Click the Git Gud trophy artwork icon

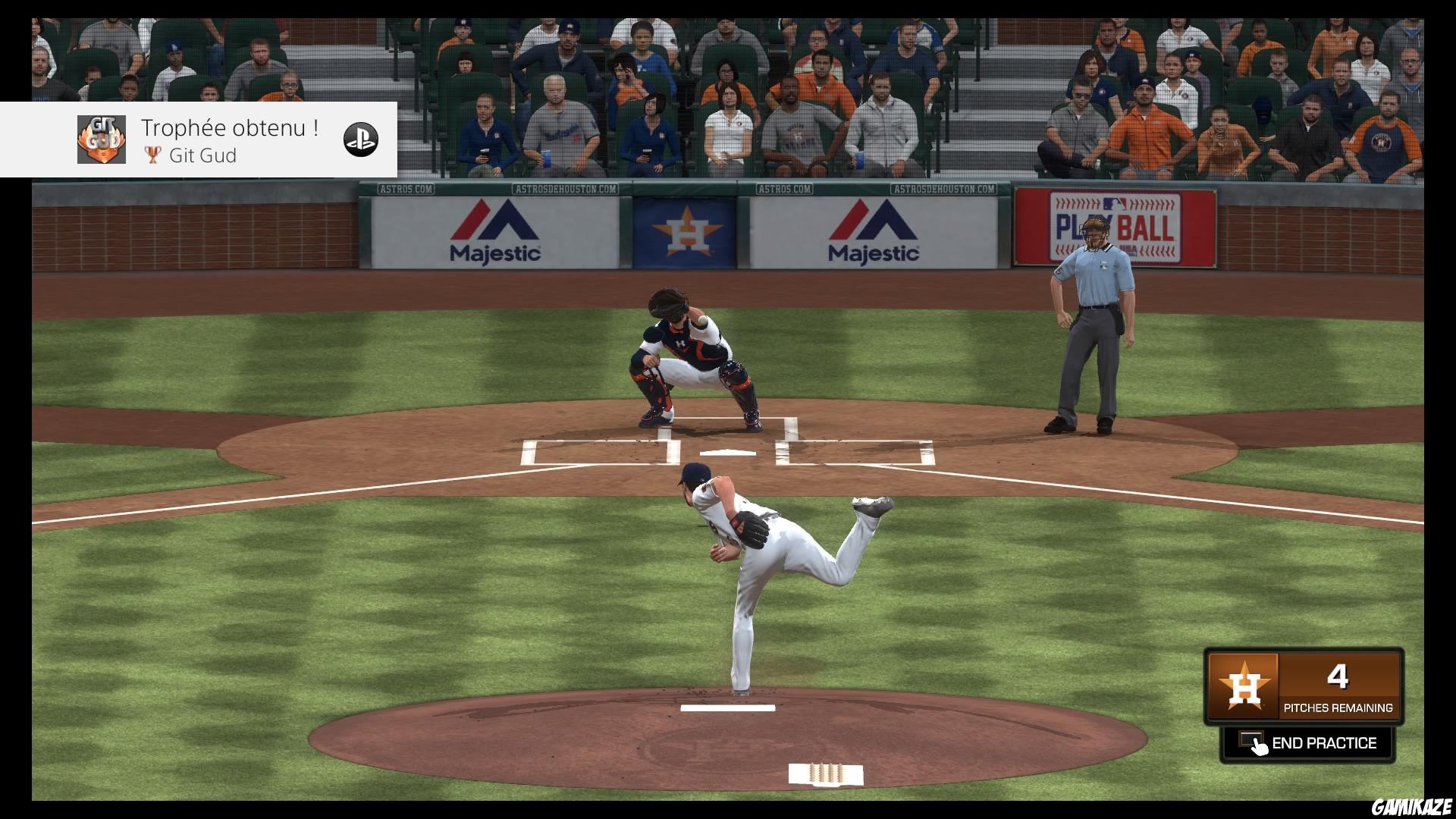point(101,140)
